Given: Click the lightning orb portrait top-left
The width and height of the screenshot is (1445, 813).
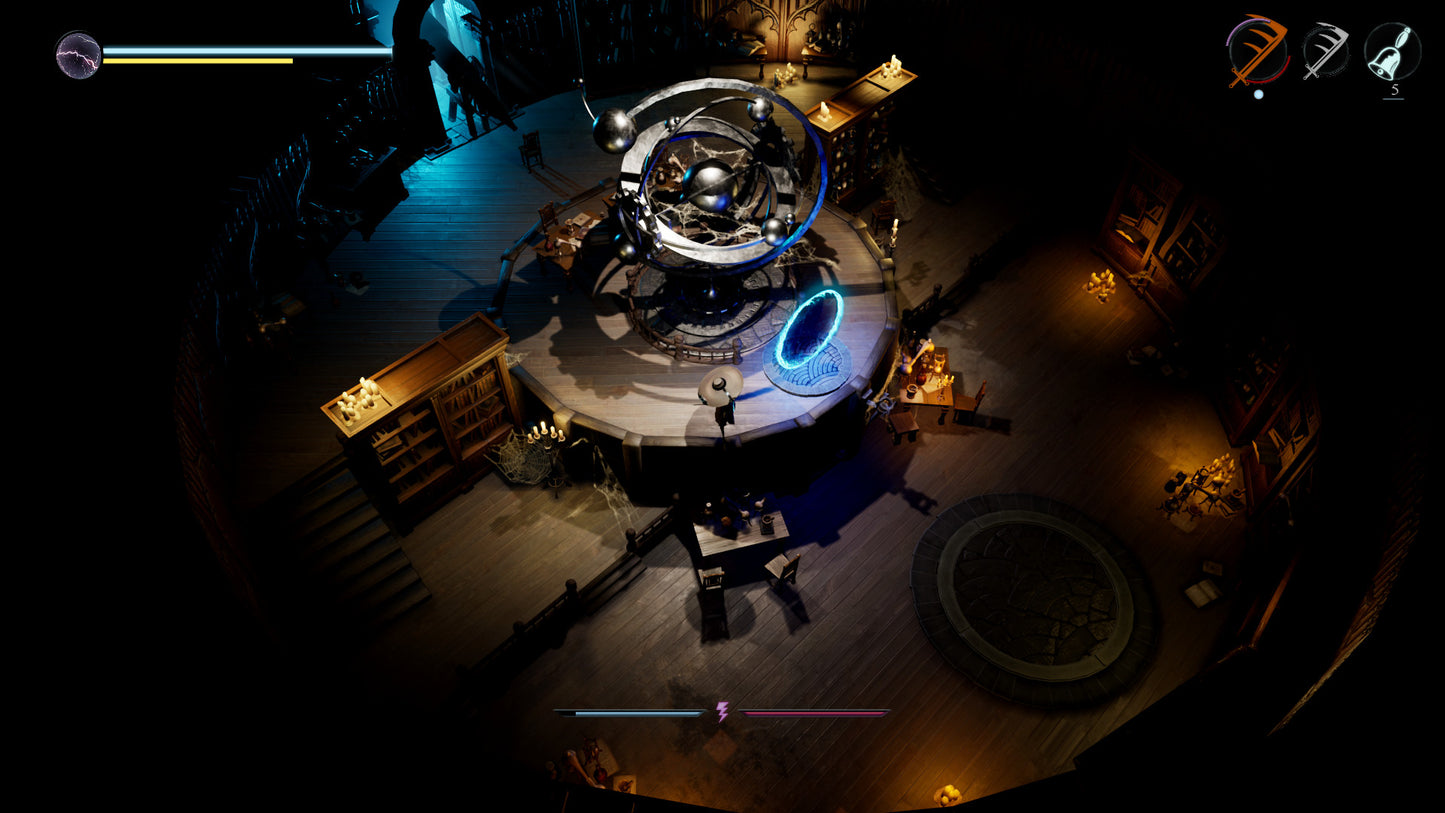Looking at the screenshot, I should click(x=76, y=55).
